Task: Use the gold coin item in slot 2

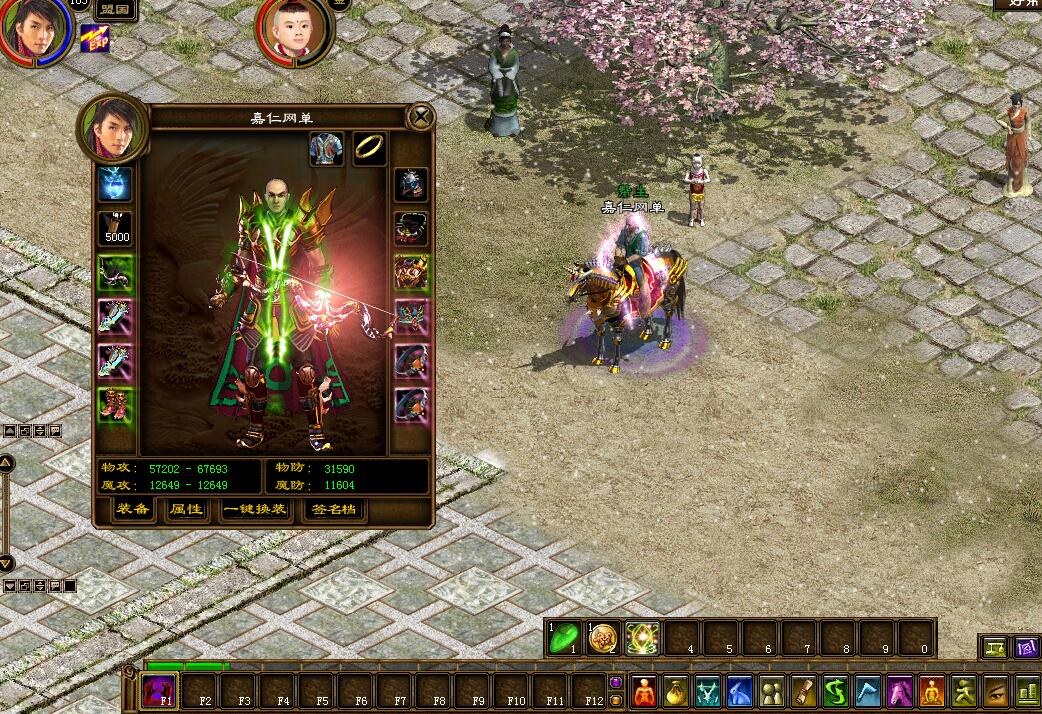Action: point(604,639)
